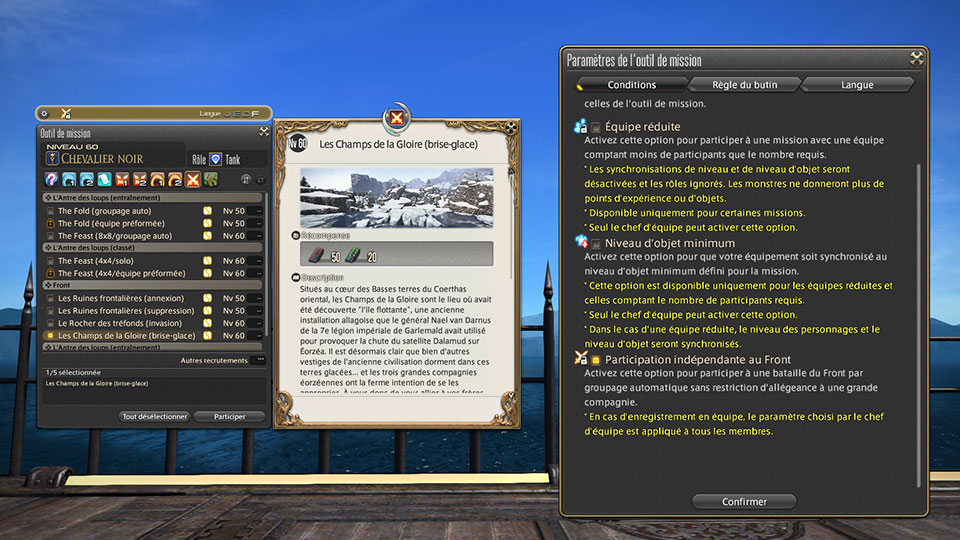Confirm the mission tool settings
Screen dimensions: 960x540
coord(743,501)
